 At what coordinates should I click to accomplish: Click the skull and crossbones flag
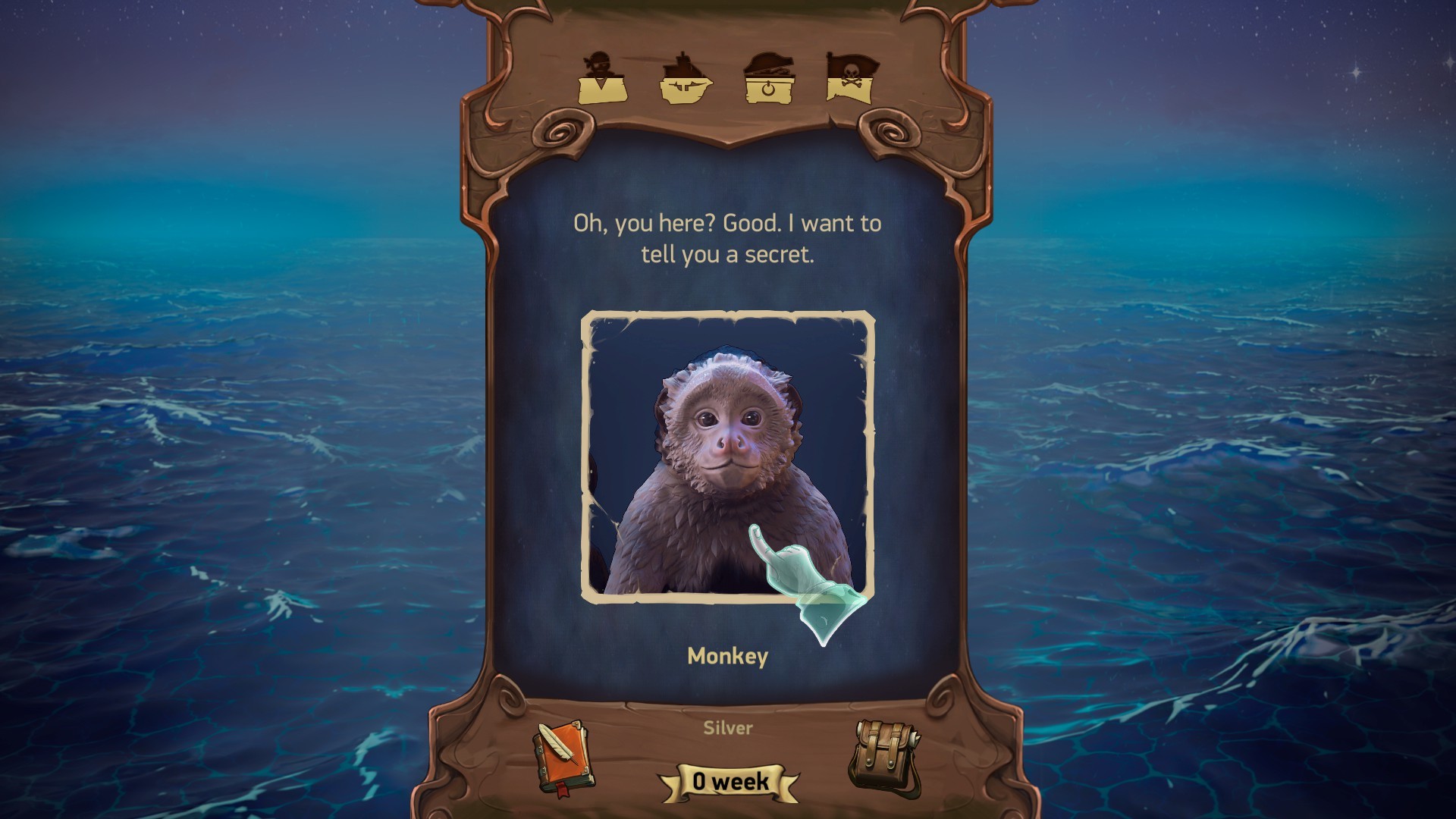point(849,76)
